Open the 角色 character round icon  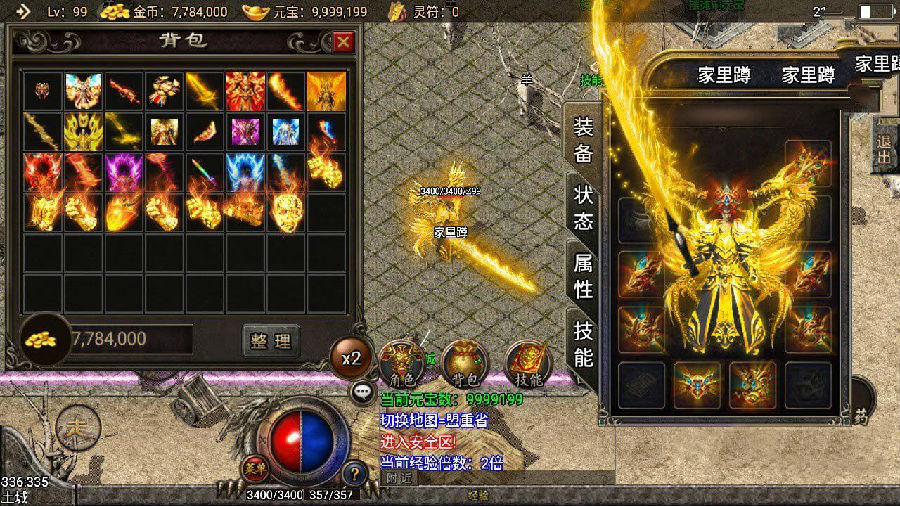pos(402,364)
